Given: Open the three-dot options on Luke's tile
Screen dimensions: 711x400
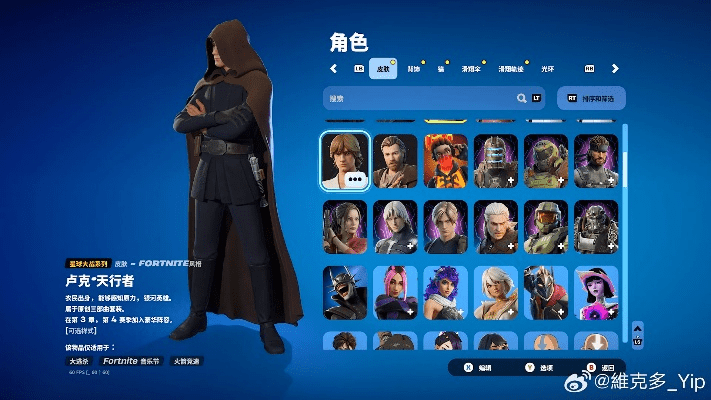Looking at the screenshot, I should pyautogui.click(x=357, y=178).
